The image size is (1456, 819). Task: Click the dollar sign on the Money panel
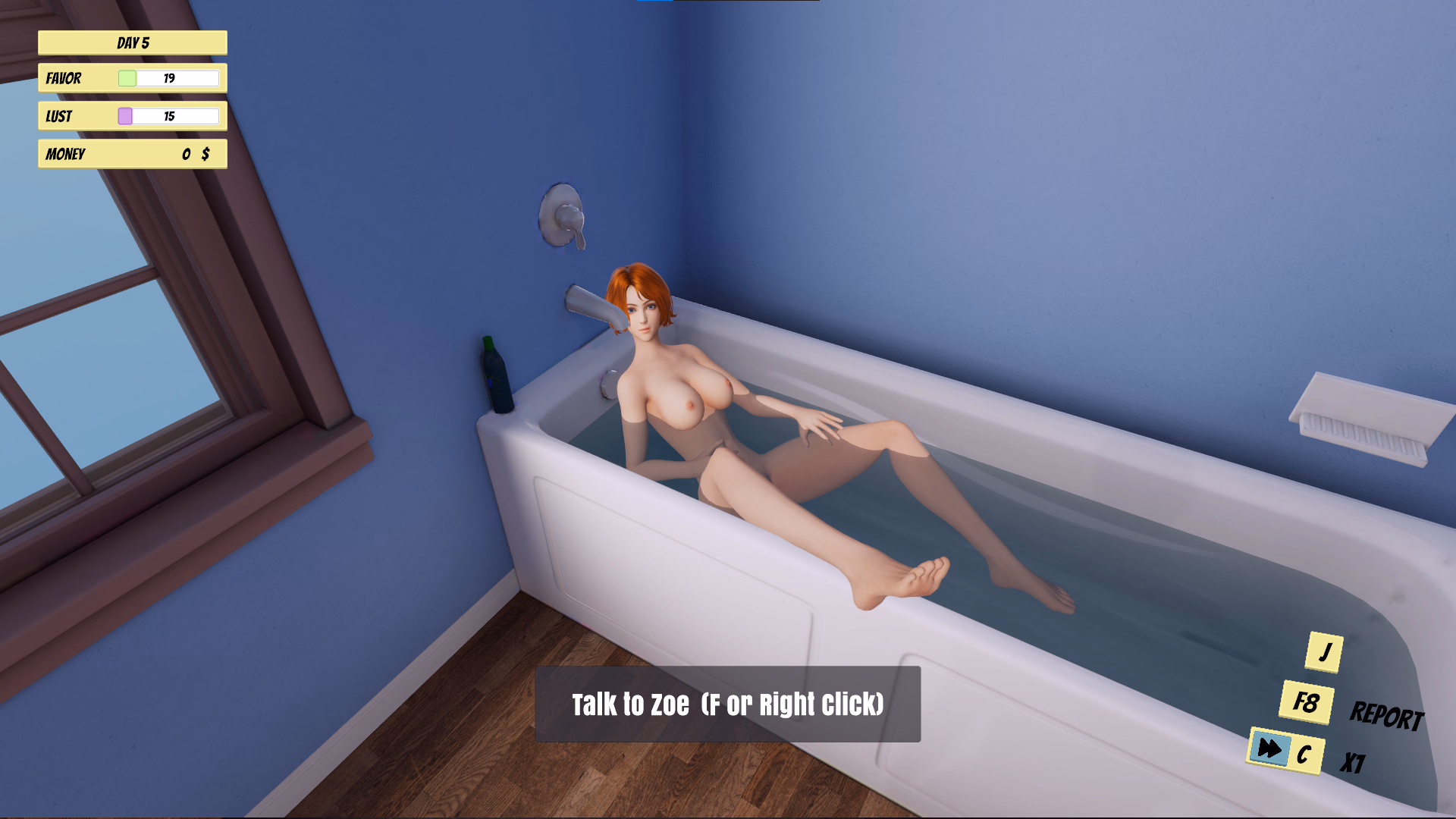coord(203,154)
